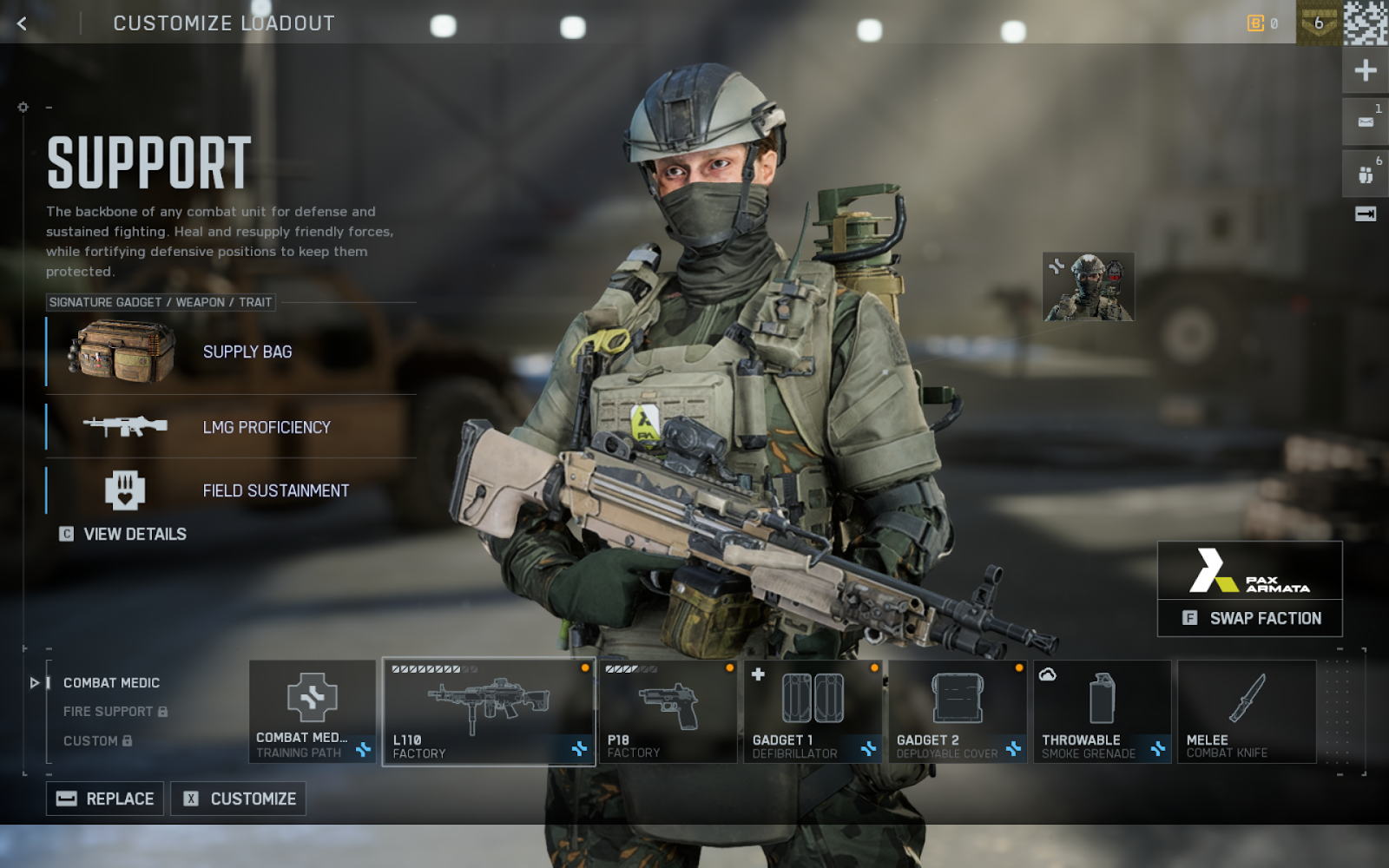Select the L110 primary weapon slot
Image resolution: width=1389 pixels, height=868 pixels.
489,712
